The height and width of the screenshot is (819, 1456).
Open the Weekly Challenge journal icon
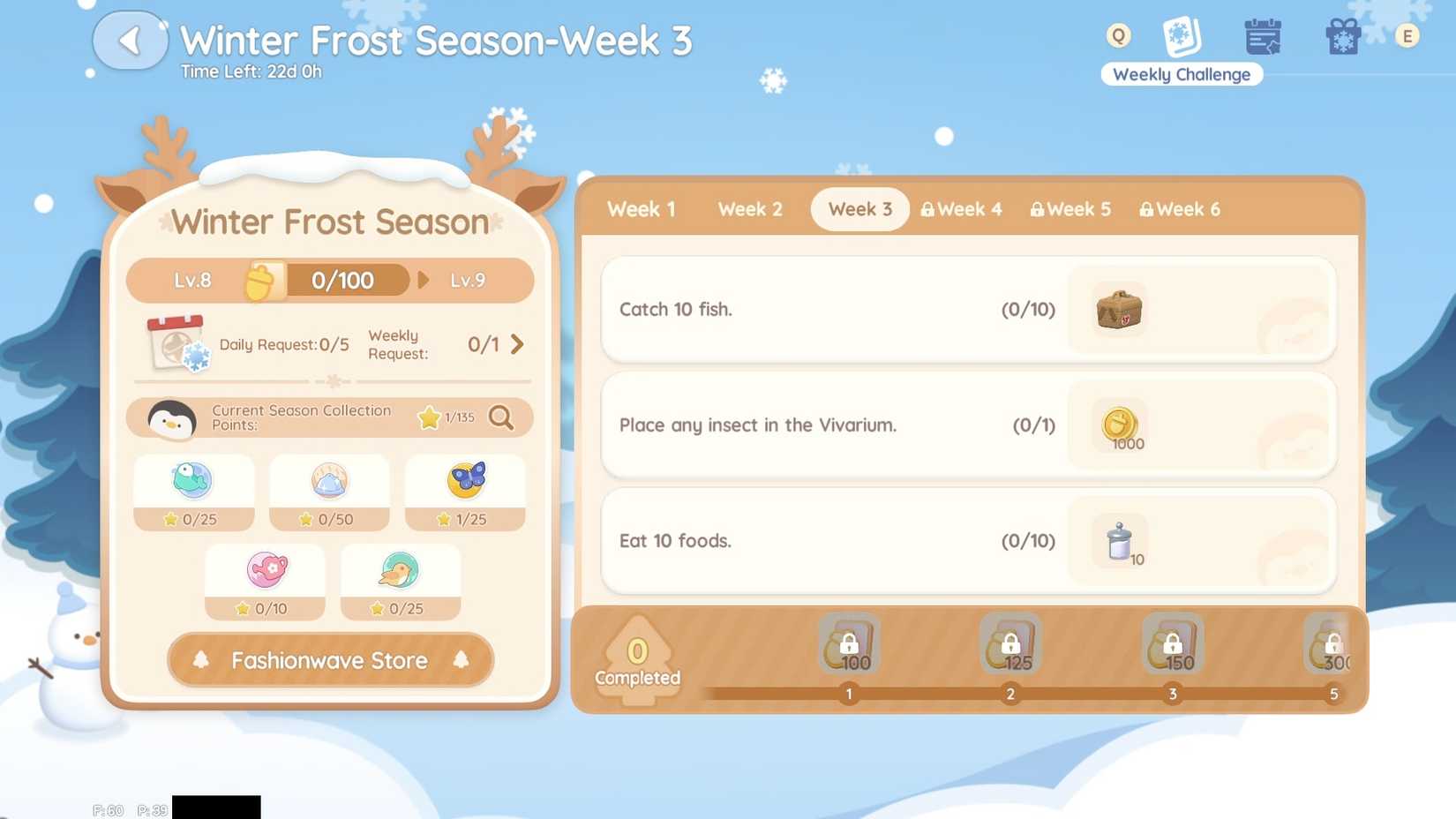pyautogui.click(x=1181, y=35)
